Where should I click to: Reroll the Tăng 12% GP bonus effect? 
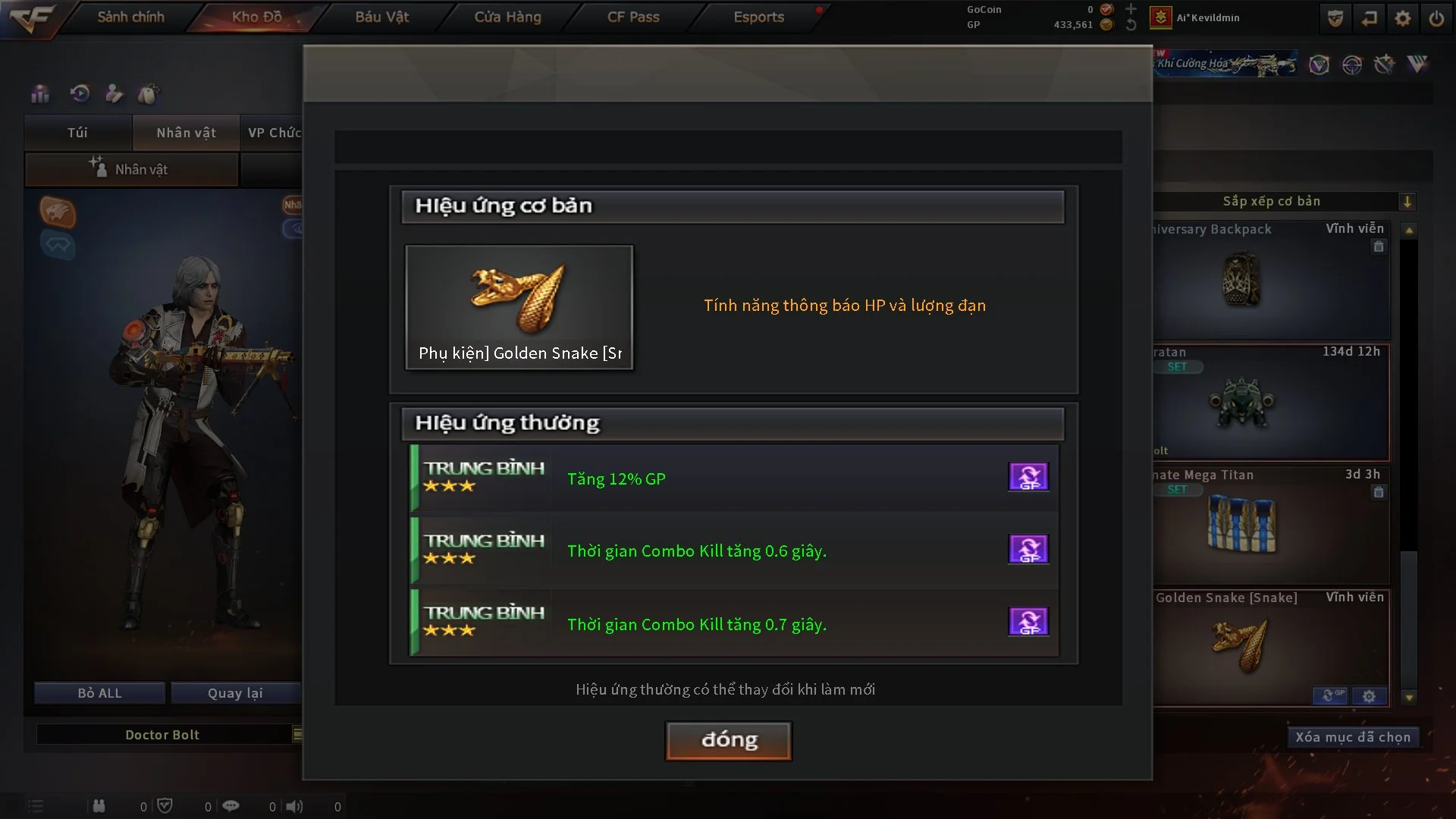[1028, 477]
